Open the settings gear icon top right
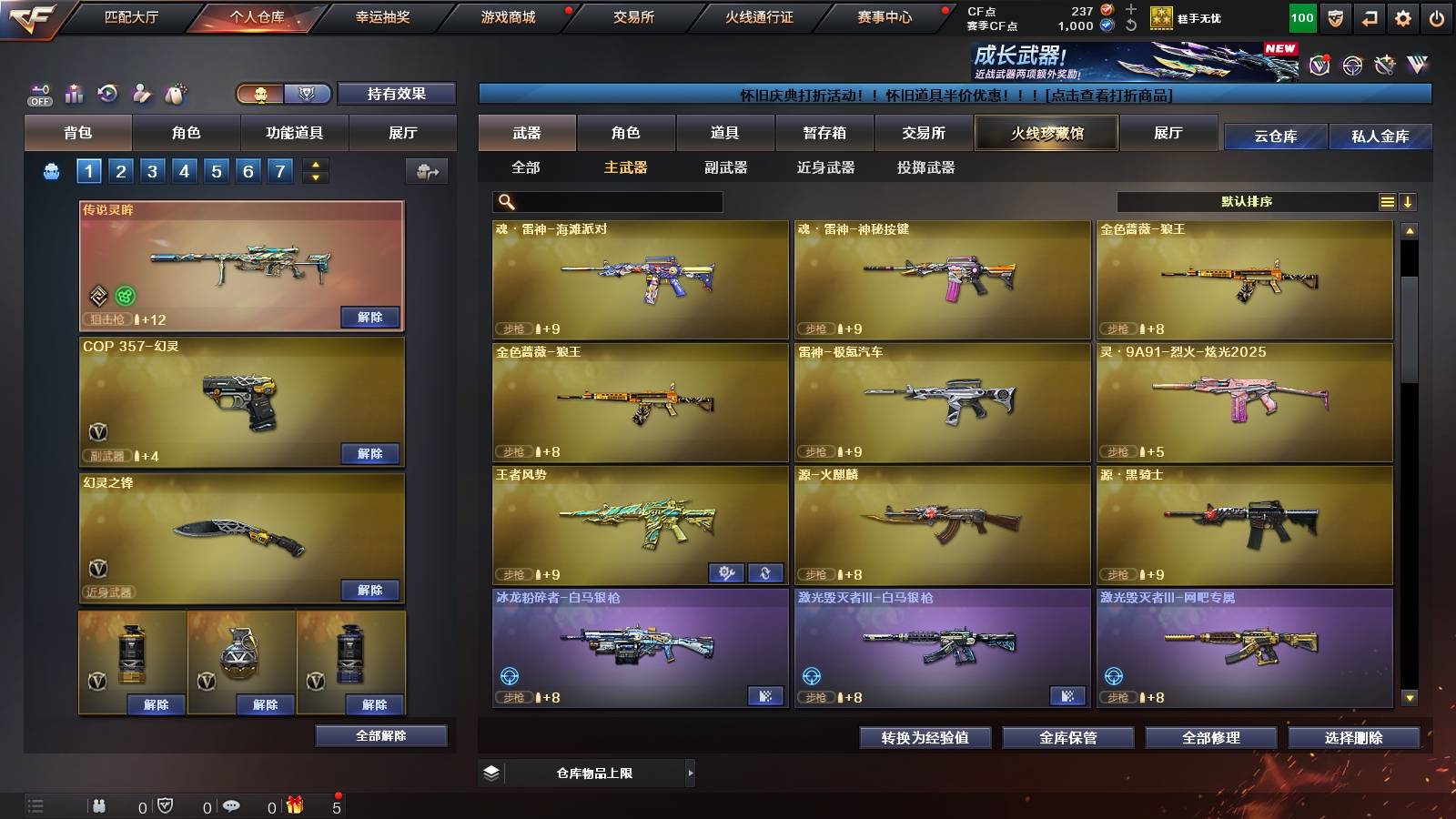The width and height of the screenshot is (1456, 819). click(x=1403, y=16)
